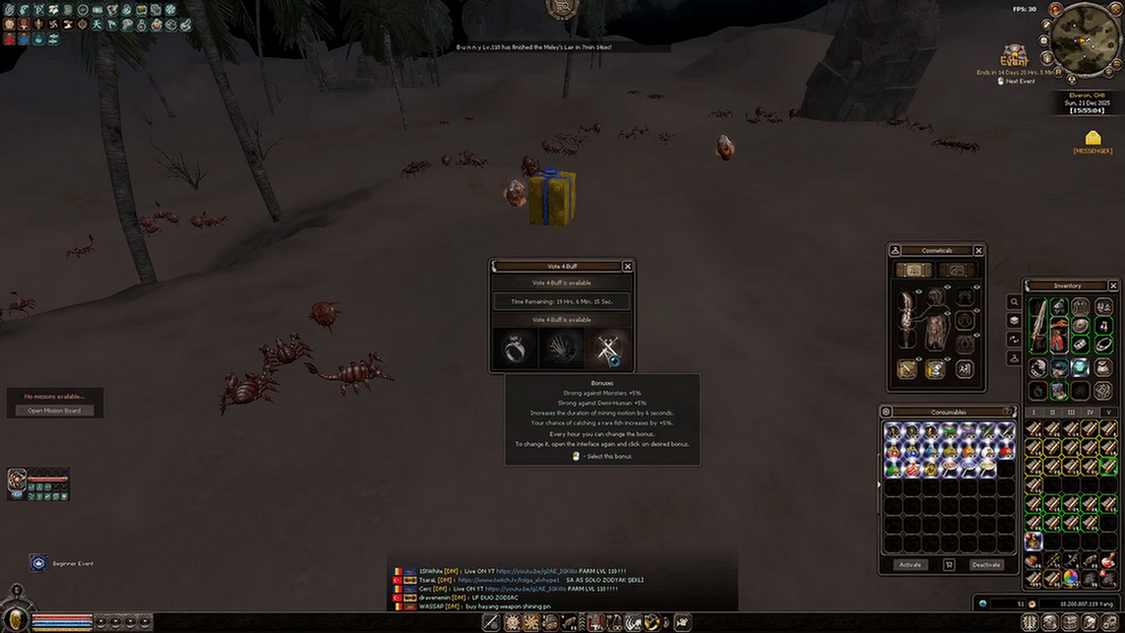The height and width of the screenshot is (633, 1125).
Task: Close the Inventory window
Action: (1113, 286)
